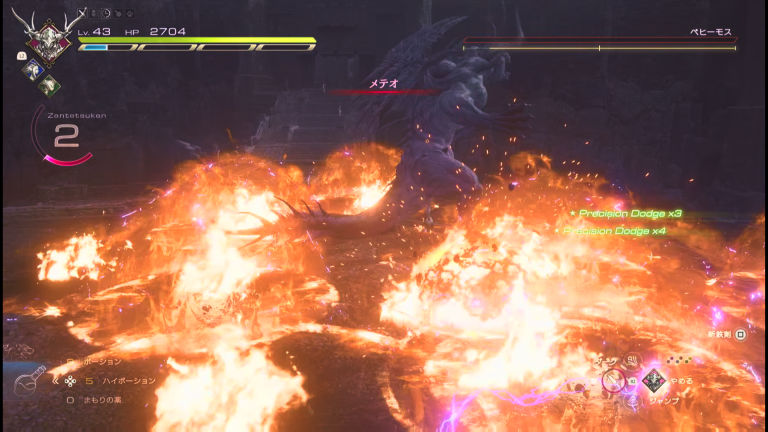
Task: Select the ポーション item shortcut
Action: [101, 361]
